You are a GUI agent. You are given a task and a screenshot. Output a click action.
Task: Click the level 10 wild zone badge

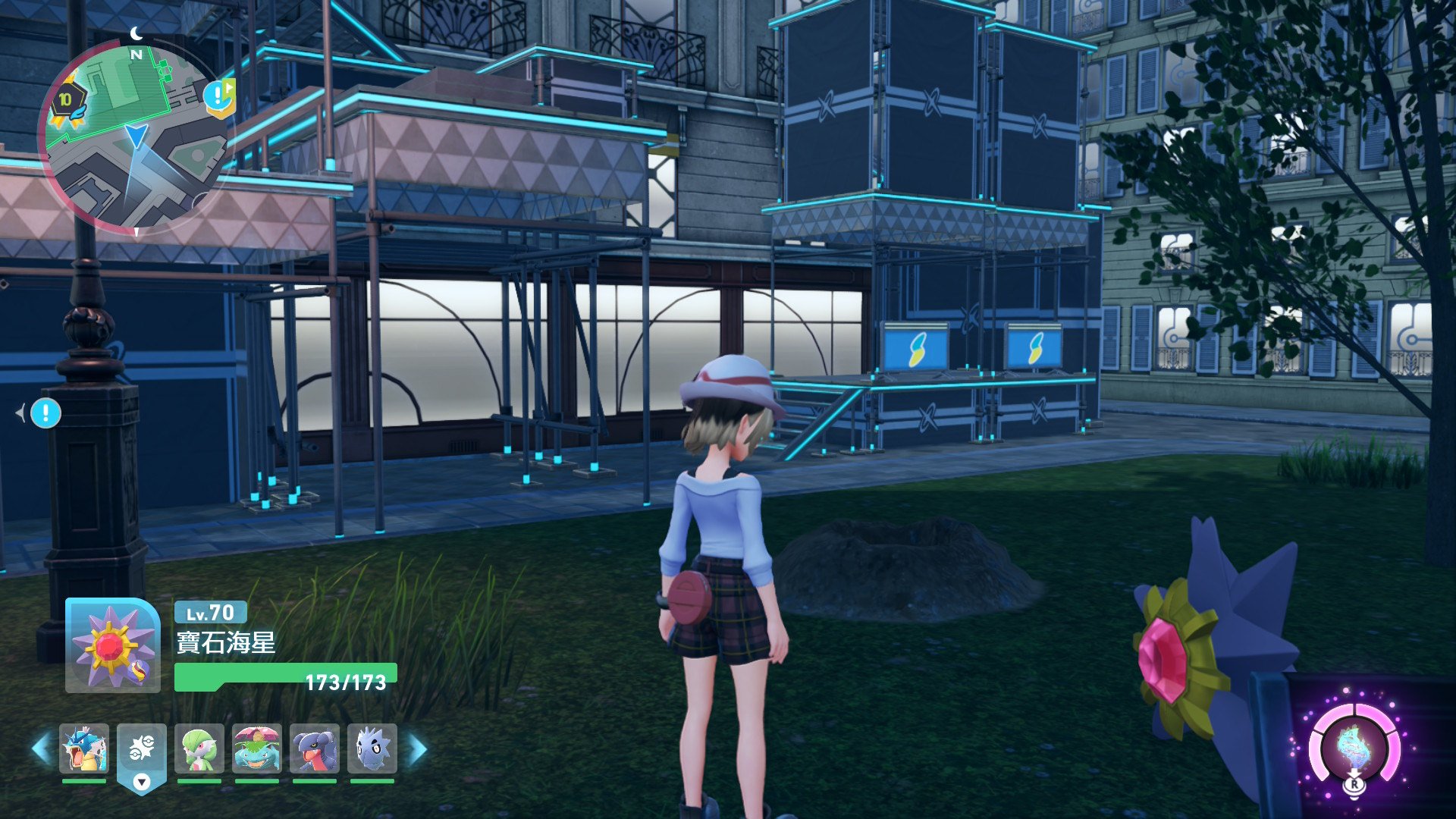67,101
